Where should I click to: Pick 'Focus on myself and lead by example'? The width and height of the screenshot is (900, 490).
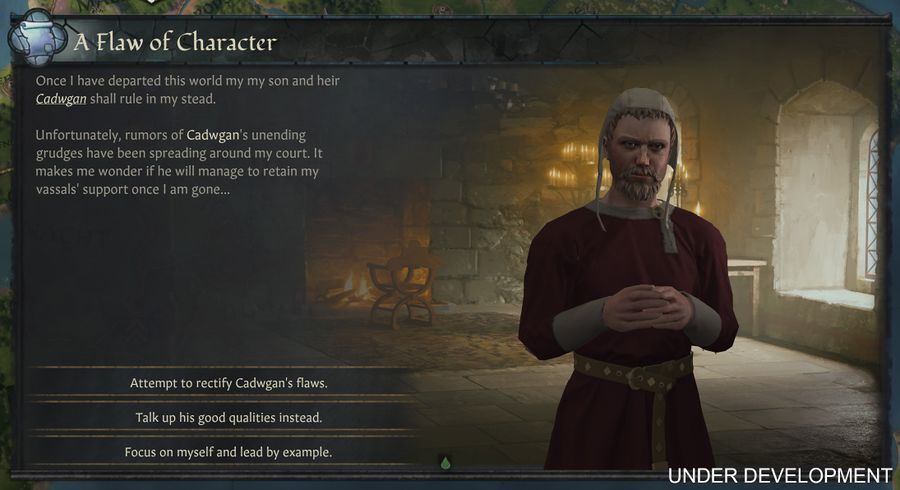[228, 452]
